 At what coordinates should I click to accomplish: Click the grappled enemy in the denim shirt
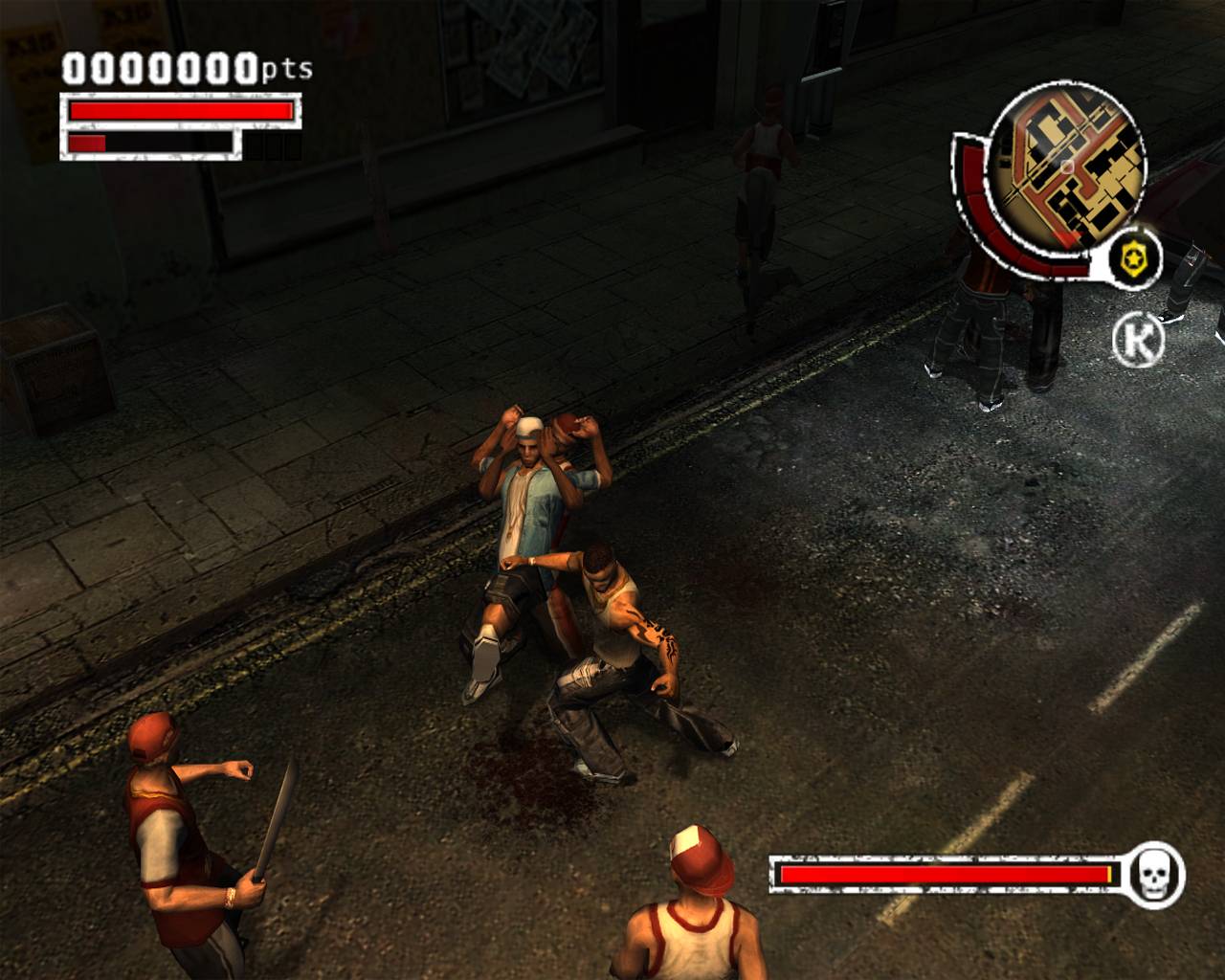click(531, 507)
